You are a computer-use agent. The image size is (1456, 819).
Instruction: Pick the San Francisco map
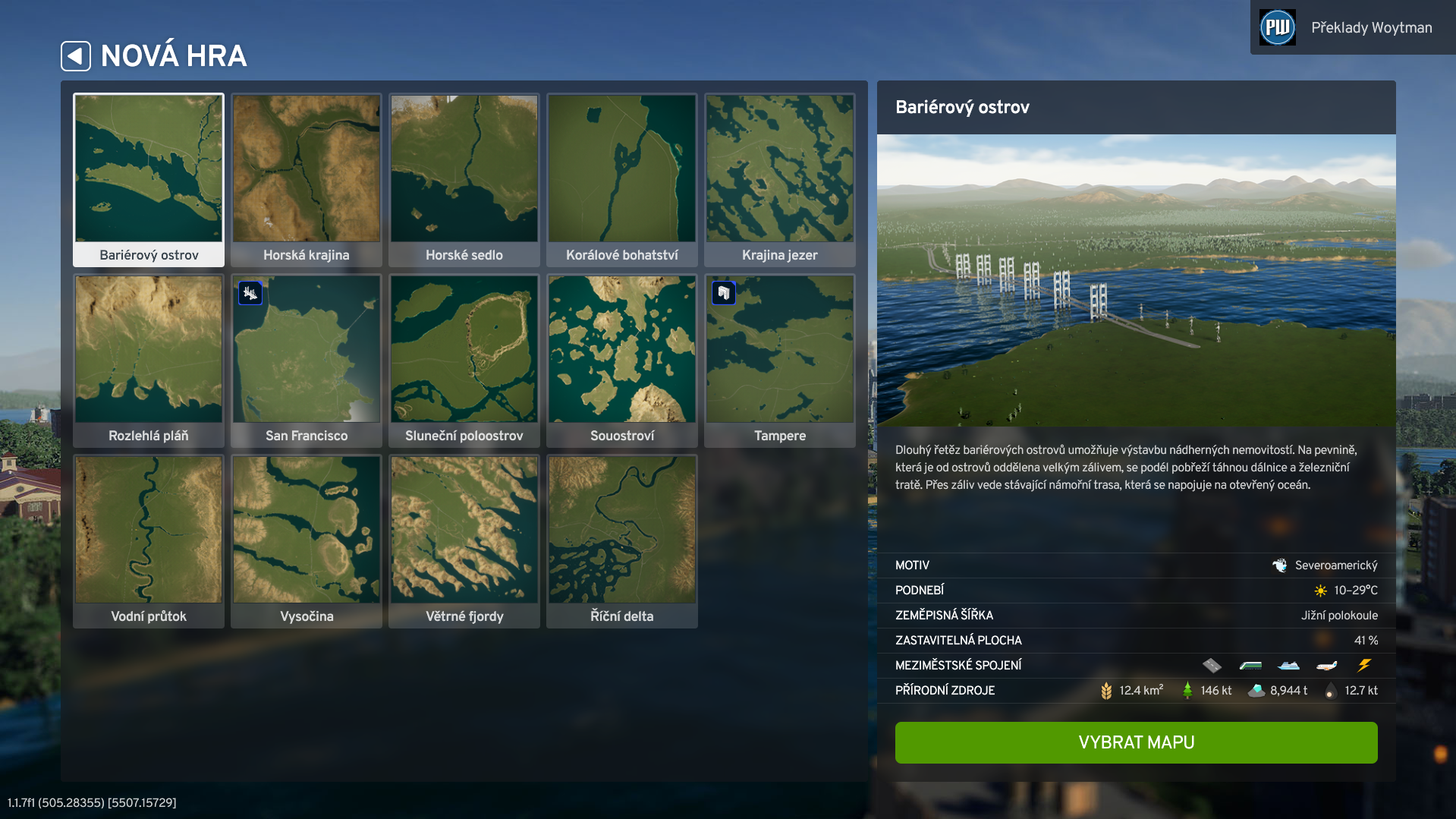(x=307, y=360)
